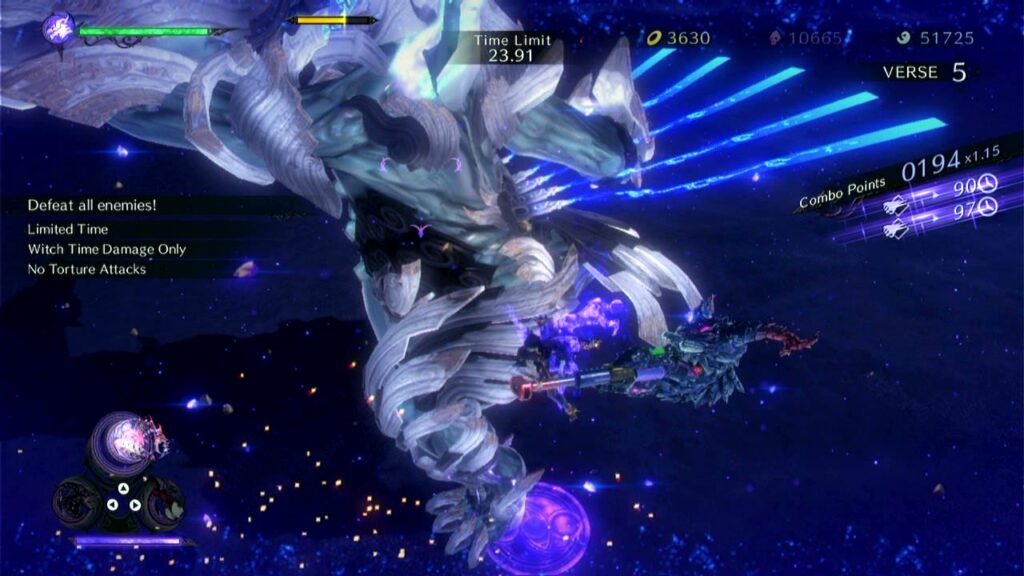Click the purple character emblem beside the health bar

coord(59,27)
